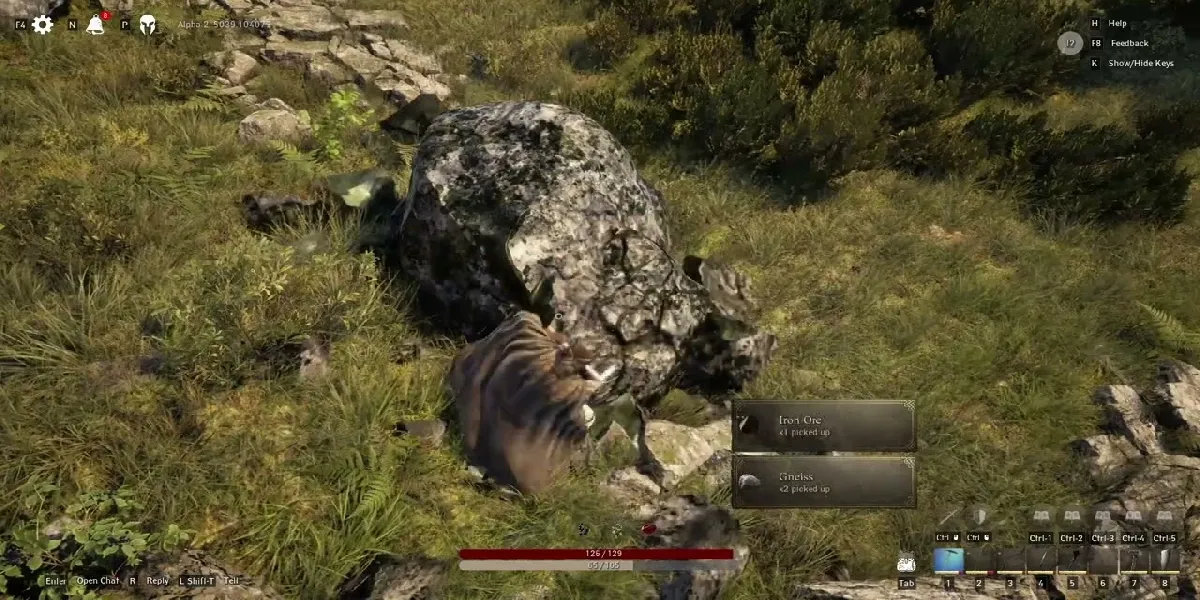The image size is (1200, 600).
Task: Click the round speech bubble icon
Action: pyautogui.click(x=1070, y=43)
